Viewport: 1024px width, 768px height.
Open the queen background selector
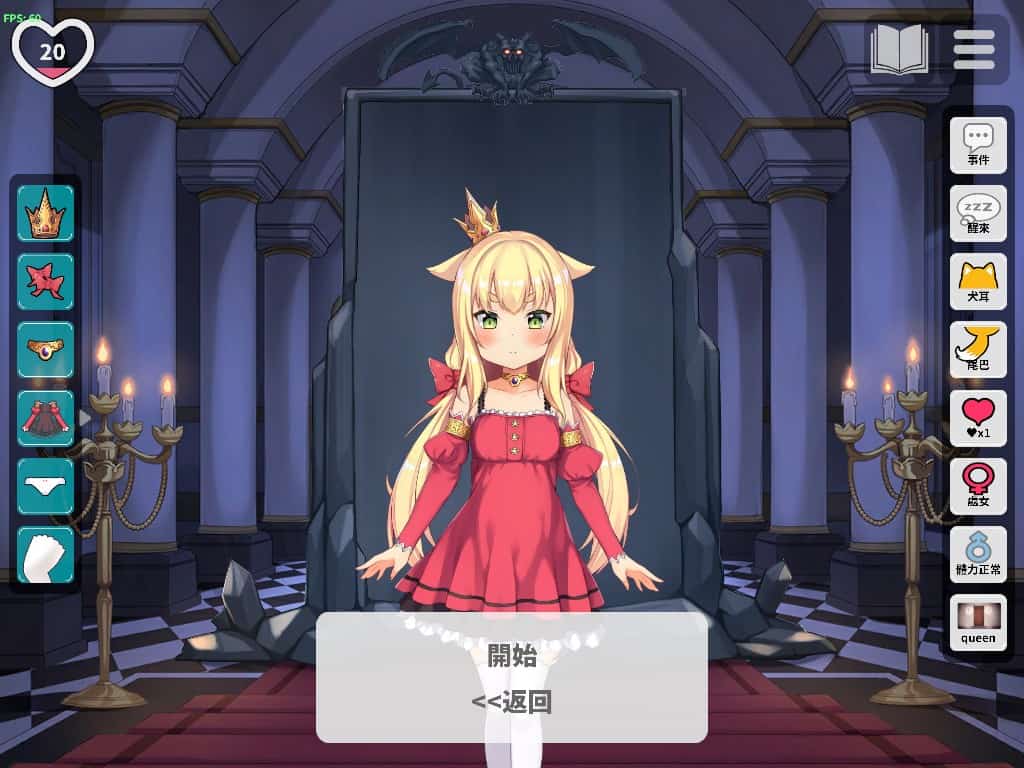[977, 622]
